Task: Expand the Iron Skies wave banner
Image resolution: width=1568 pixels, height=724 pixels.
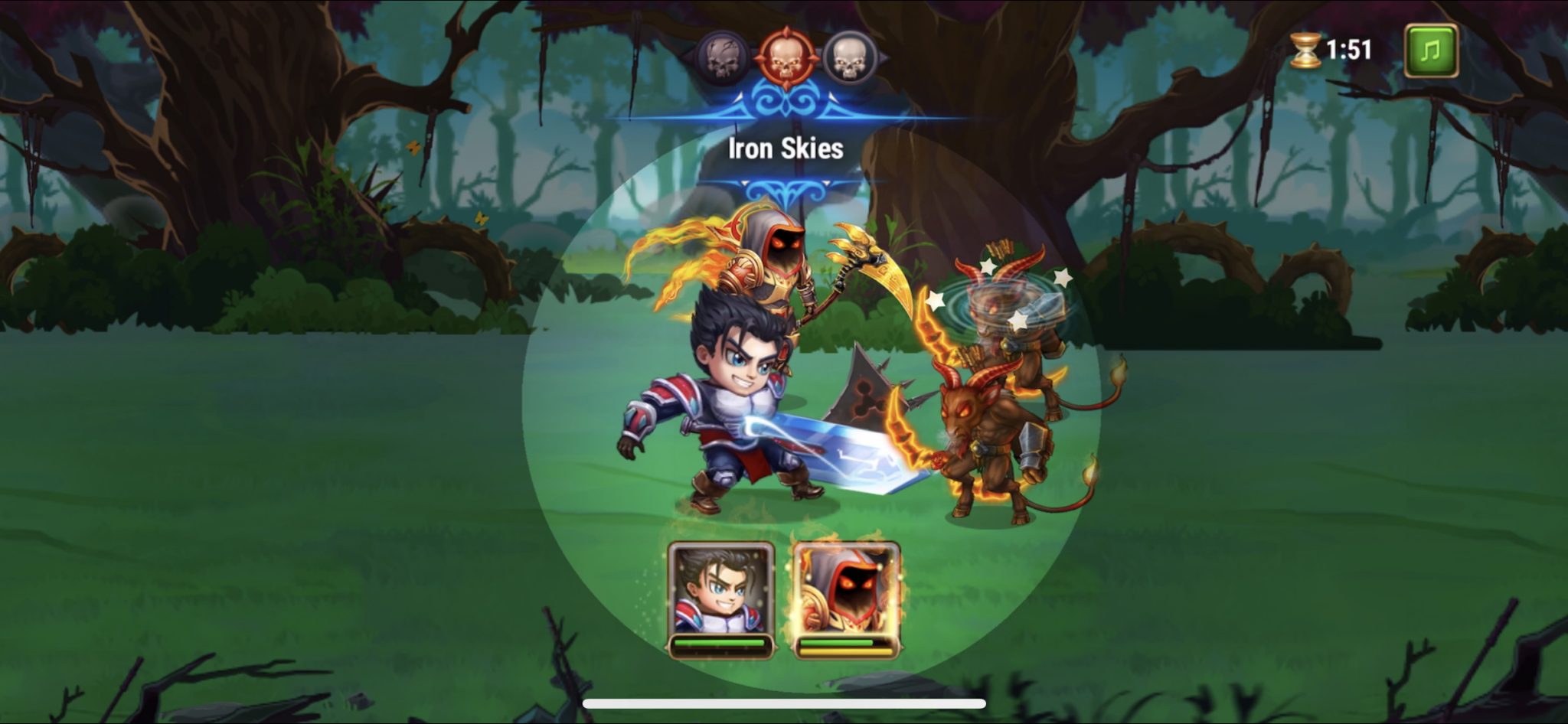Action: 784,149
